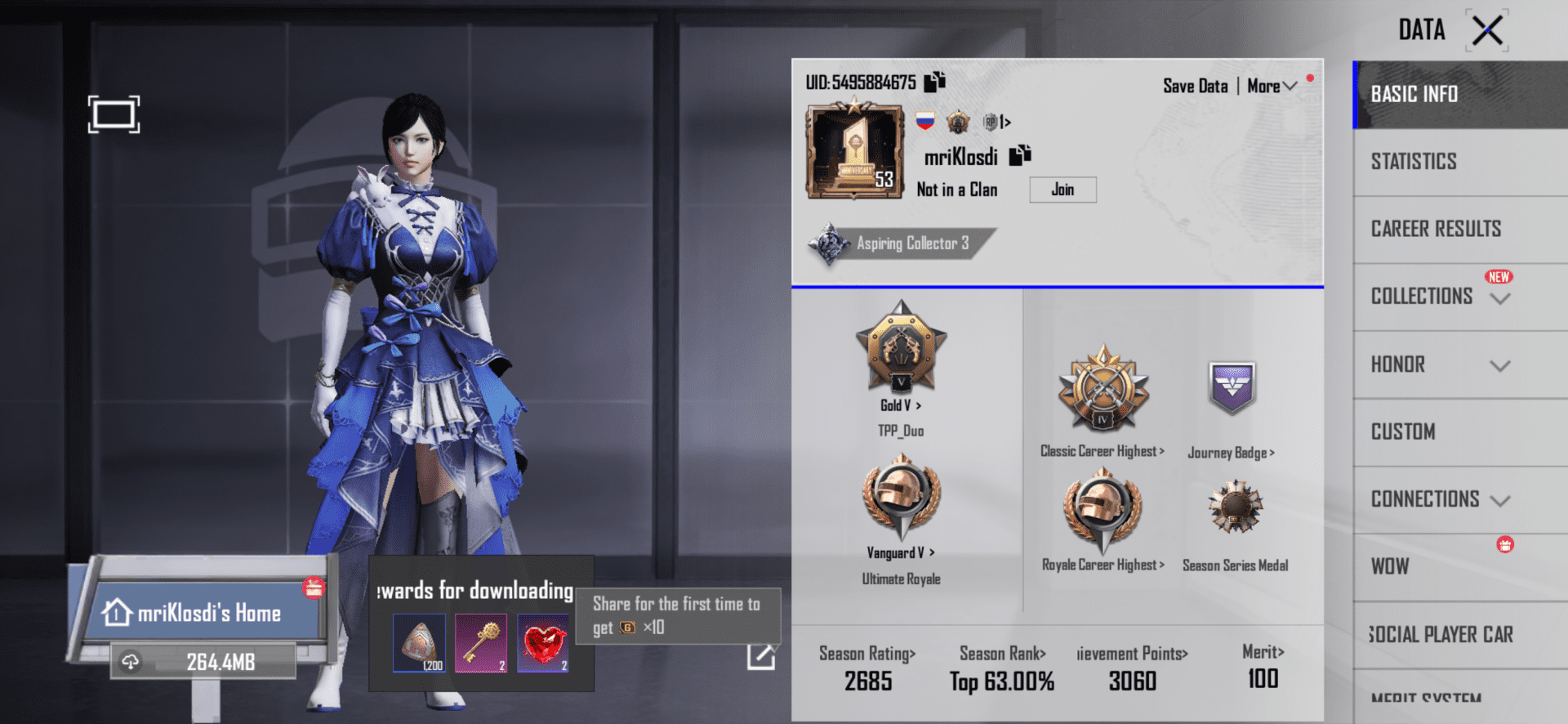Open the share icon on rewards panel
The image size is (1568, 724).
coord(760,655)
